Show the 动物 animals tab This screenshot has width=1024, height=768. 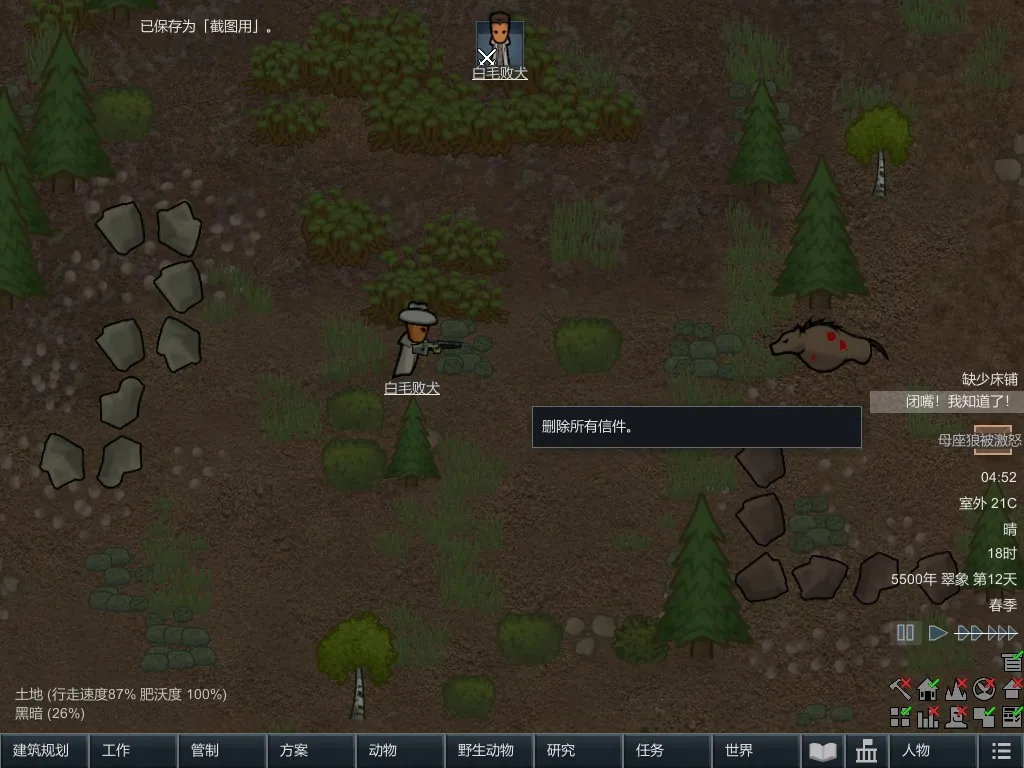point(400,751)
